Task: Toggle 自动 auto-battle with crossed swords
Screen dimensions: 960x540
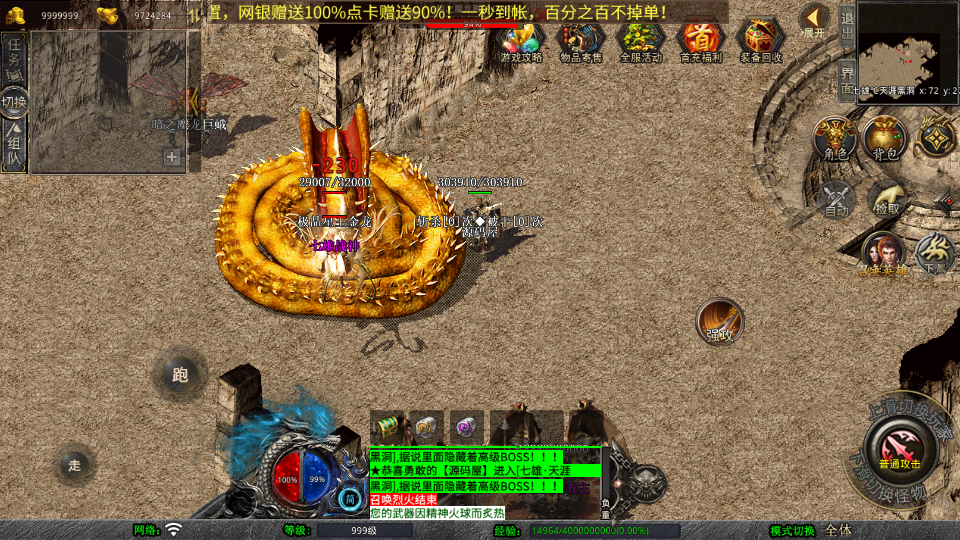Action: coord(836,199)
